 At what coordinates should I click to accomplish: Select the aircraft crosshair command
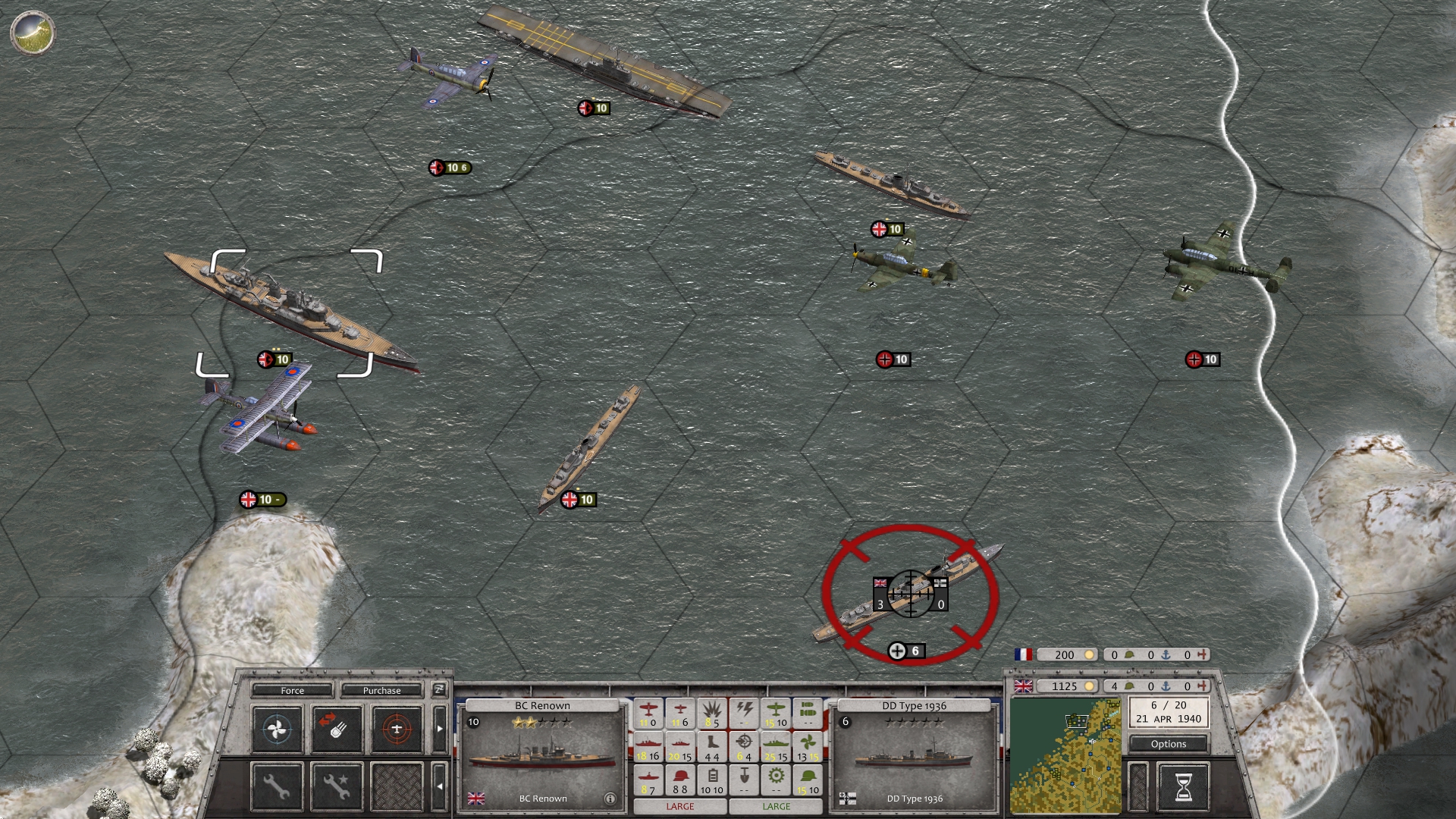pos(397,730)
